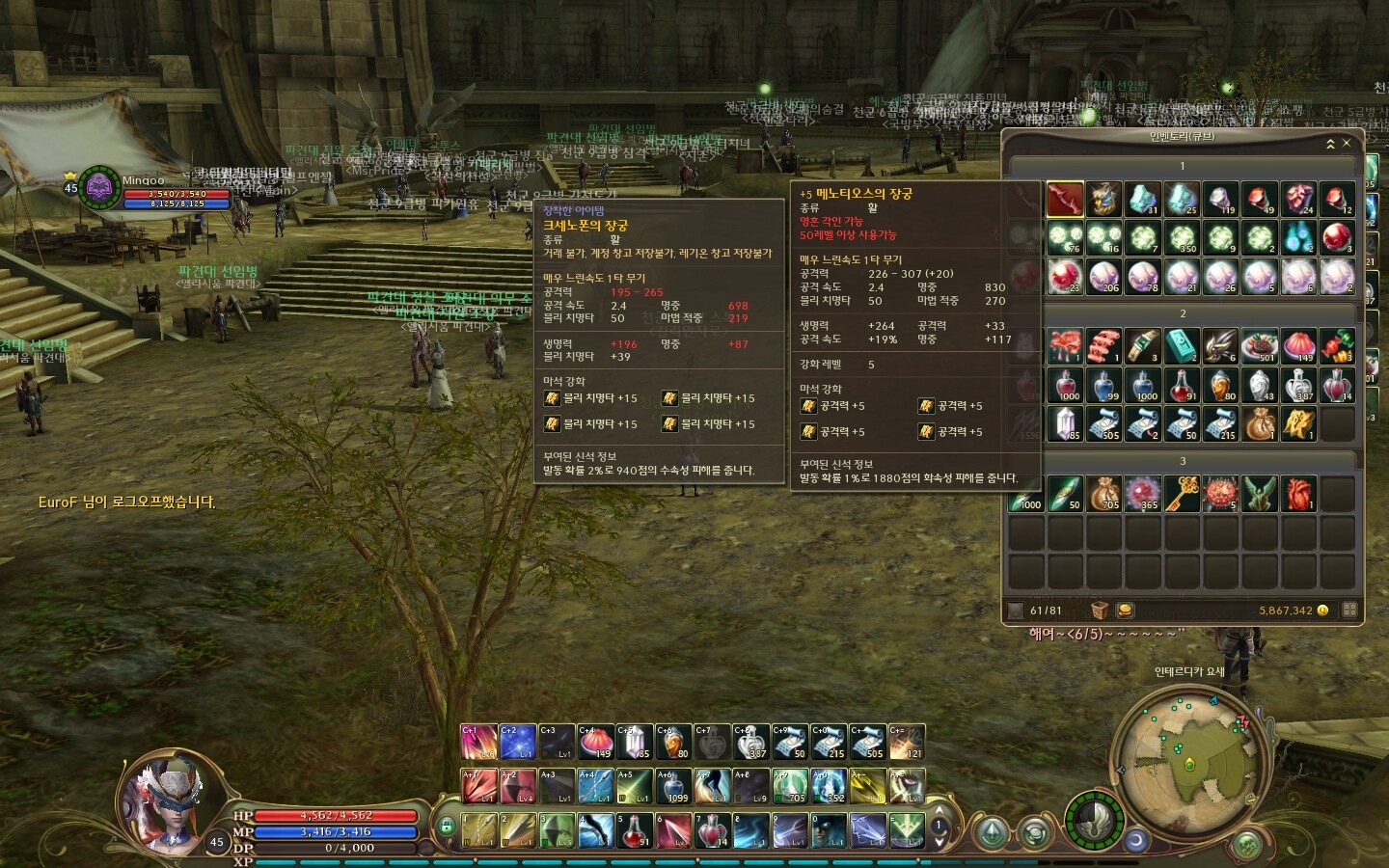Screen dimensions: 1389x868
Task: Click the teal bar item with count 2
Action: pos(1182,345)
